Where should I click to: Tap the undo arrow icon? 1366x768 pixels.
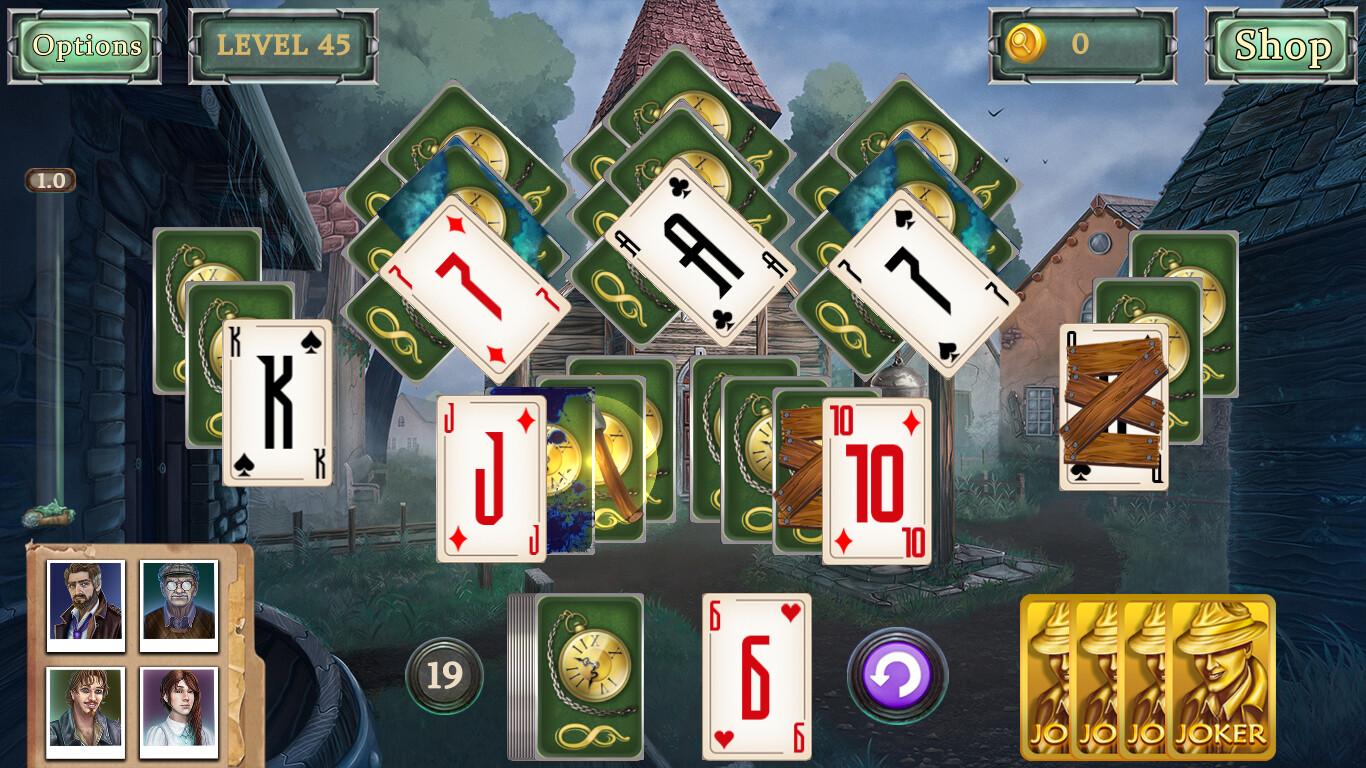898,676
